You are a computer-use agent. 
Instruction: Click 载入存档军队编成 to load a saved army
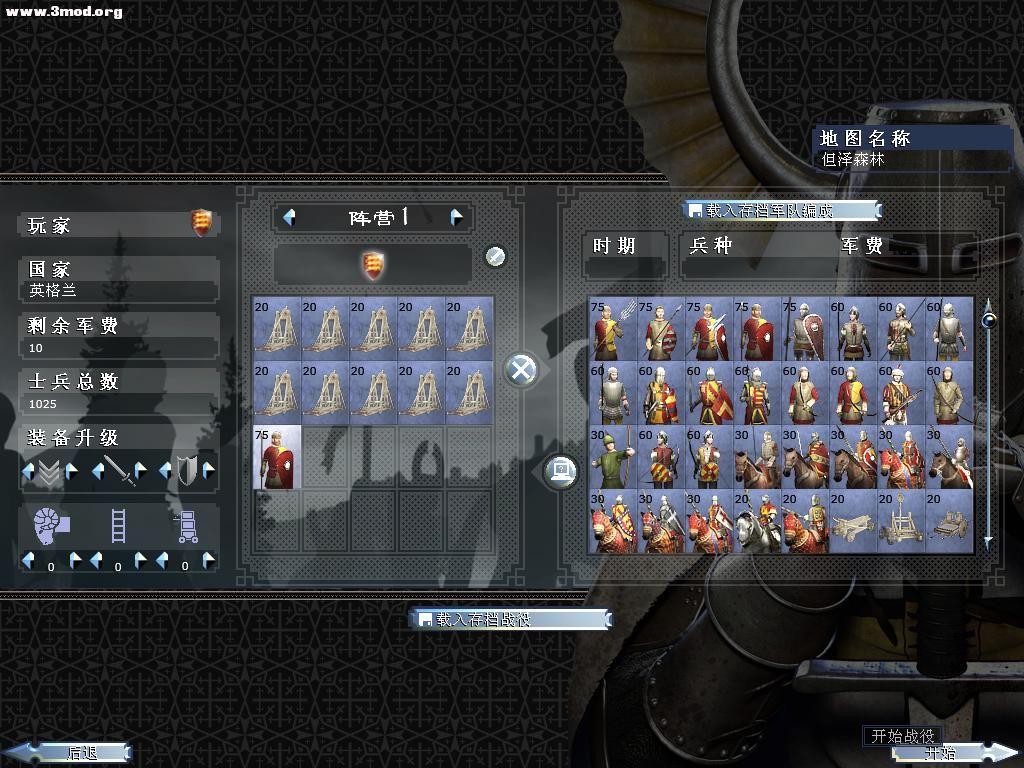(x=782, y=210)
